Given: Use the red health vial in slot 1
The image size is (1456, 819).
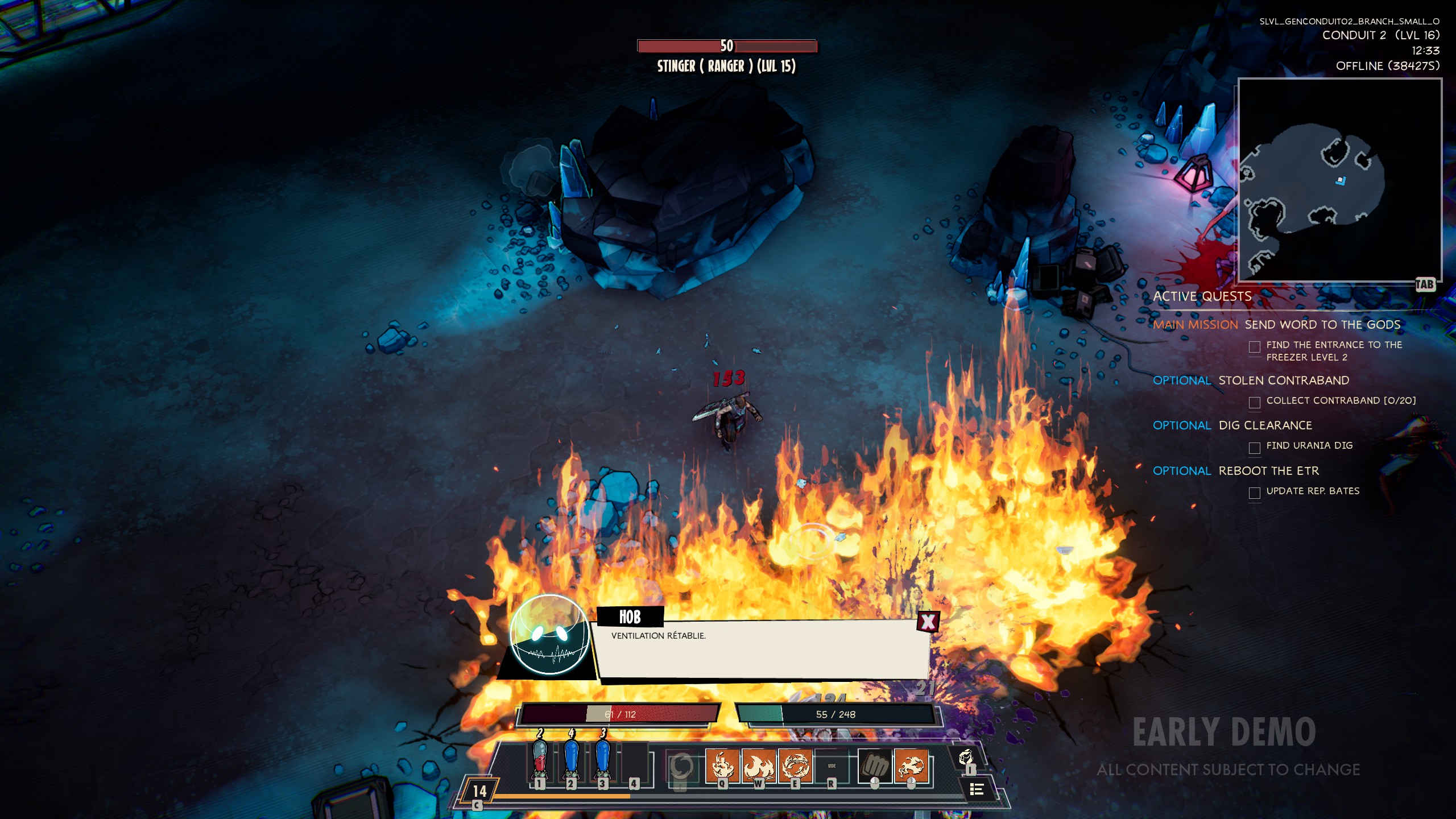Looking at the screenshot, I should point(539,760).
